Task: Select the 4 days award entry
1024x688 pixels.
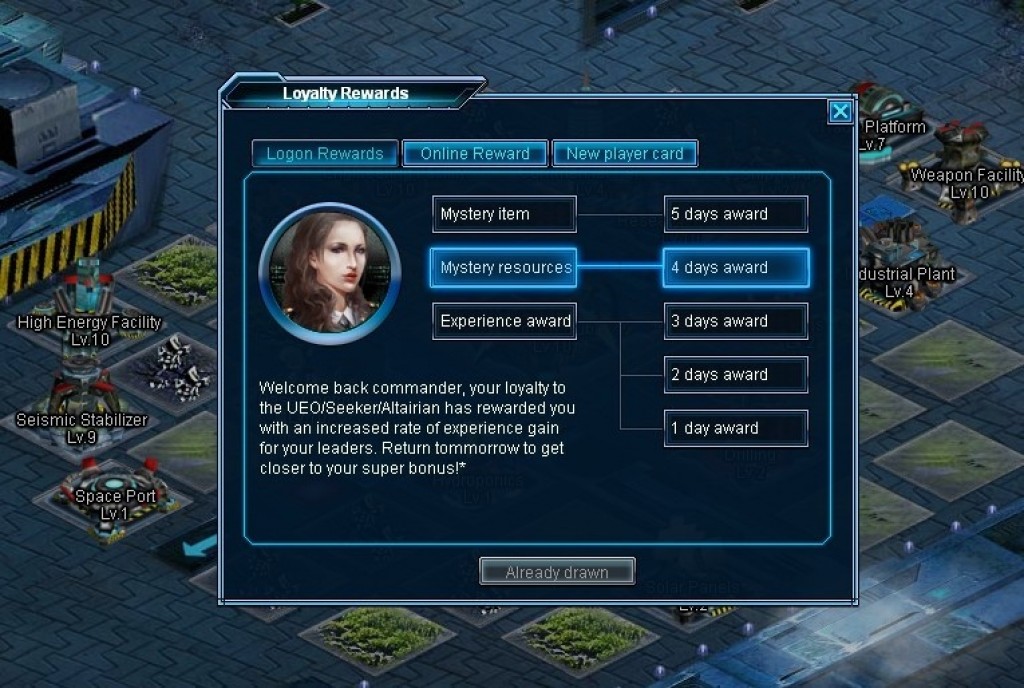Action: 736,268
